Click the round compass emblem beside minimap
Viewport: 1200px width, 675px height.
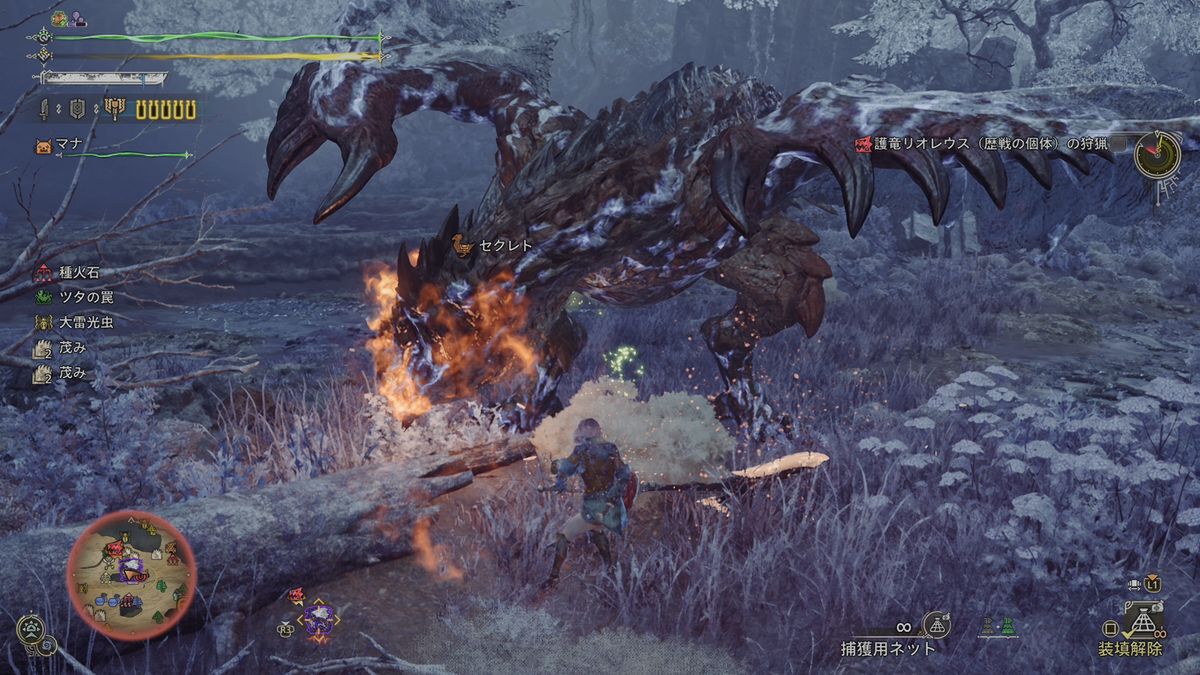(31, 630)
